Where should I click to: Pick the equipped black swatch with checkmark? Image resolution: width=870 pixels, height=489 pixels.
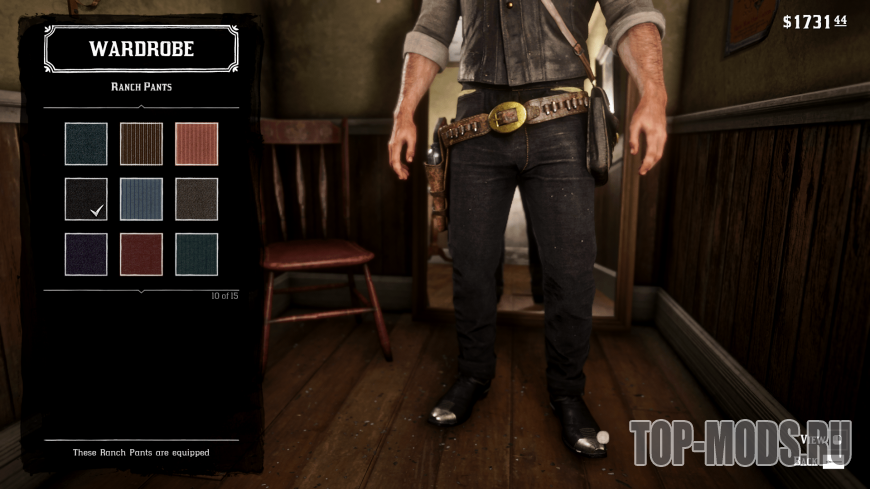[86, 198]
